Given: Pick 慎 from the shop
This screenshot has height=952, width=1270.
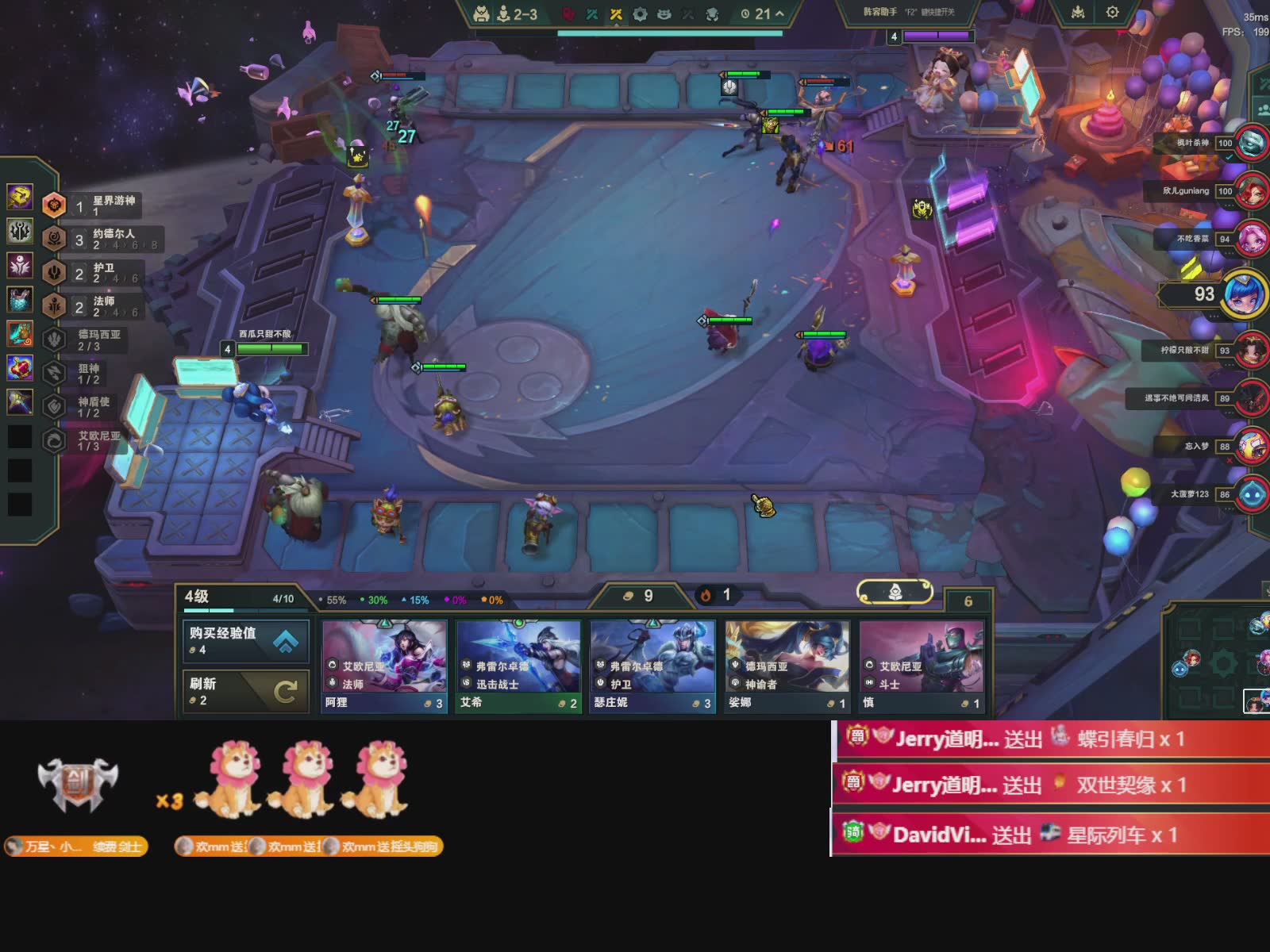Looking at the screenshot, I should coord(921,666).
